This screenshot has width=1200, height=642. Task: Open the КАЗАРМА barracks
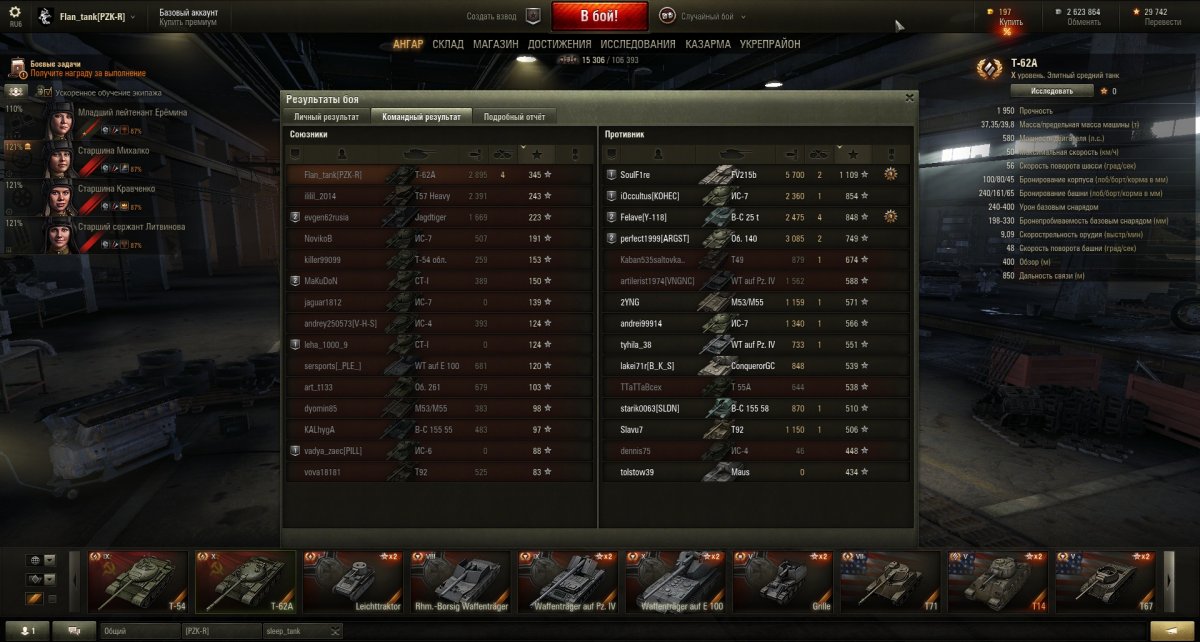708,44
